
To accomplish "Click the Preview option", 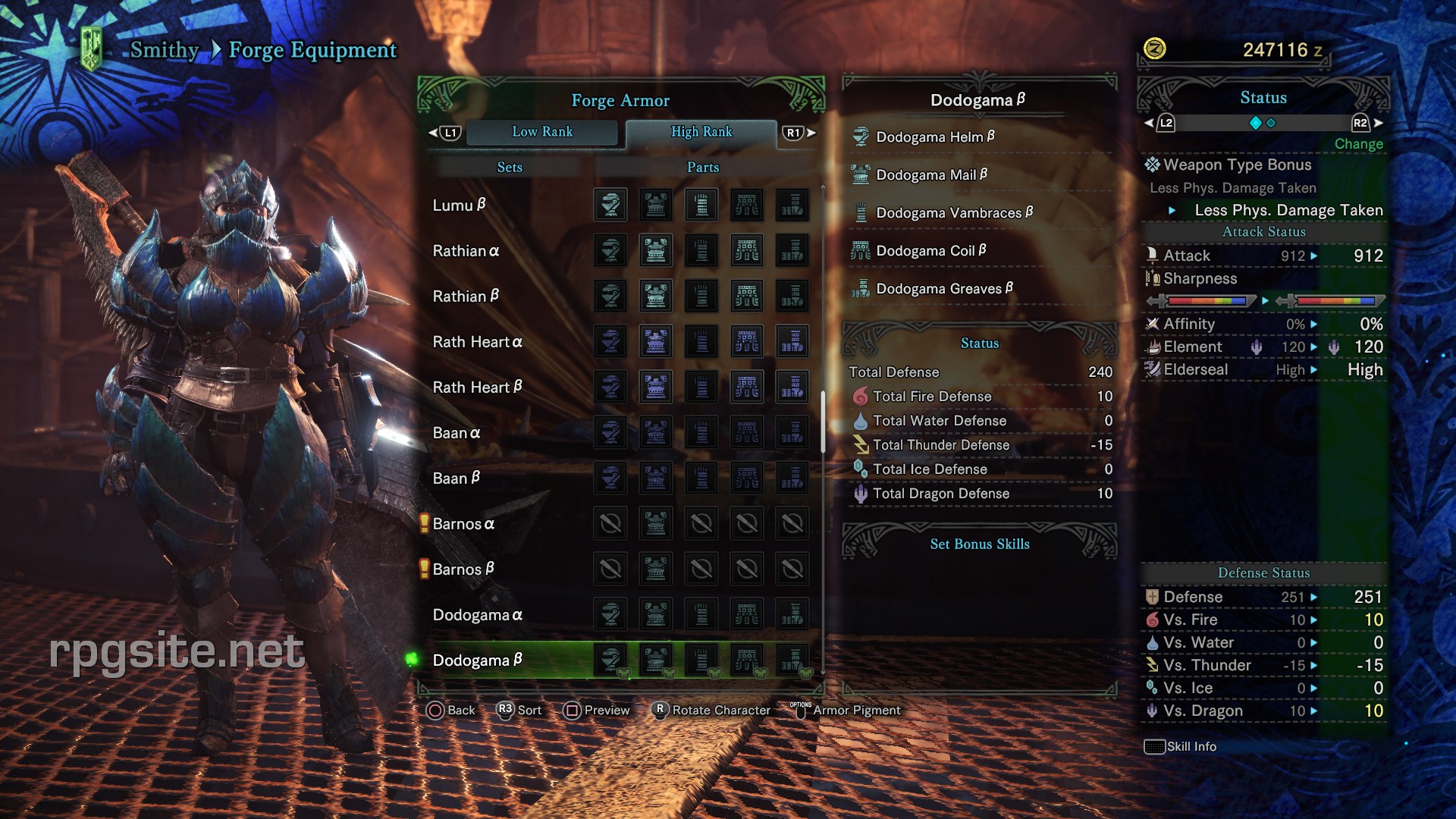I will pyautogui.click(x=606, y=711).
